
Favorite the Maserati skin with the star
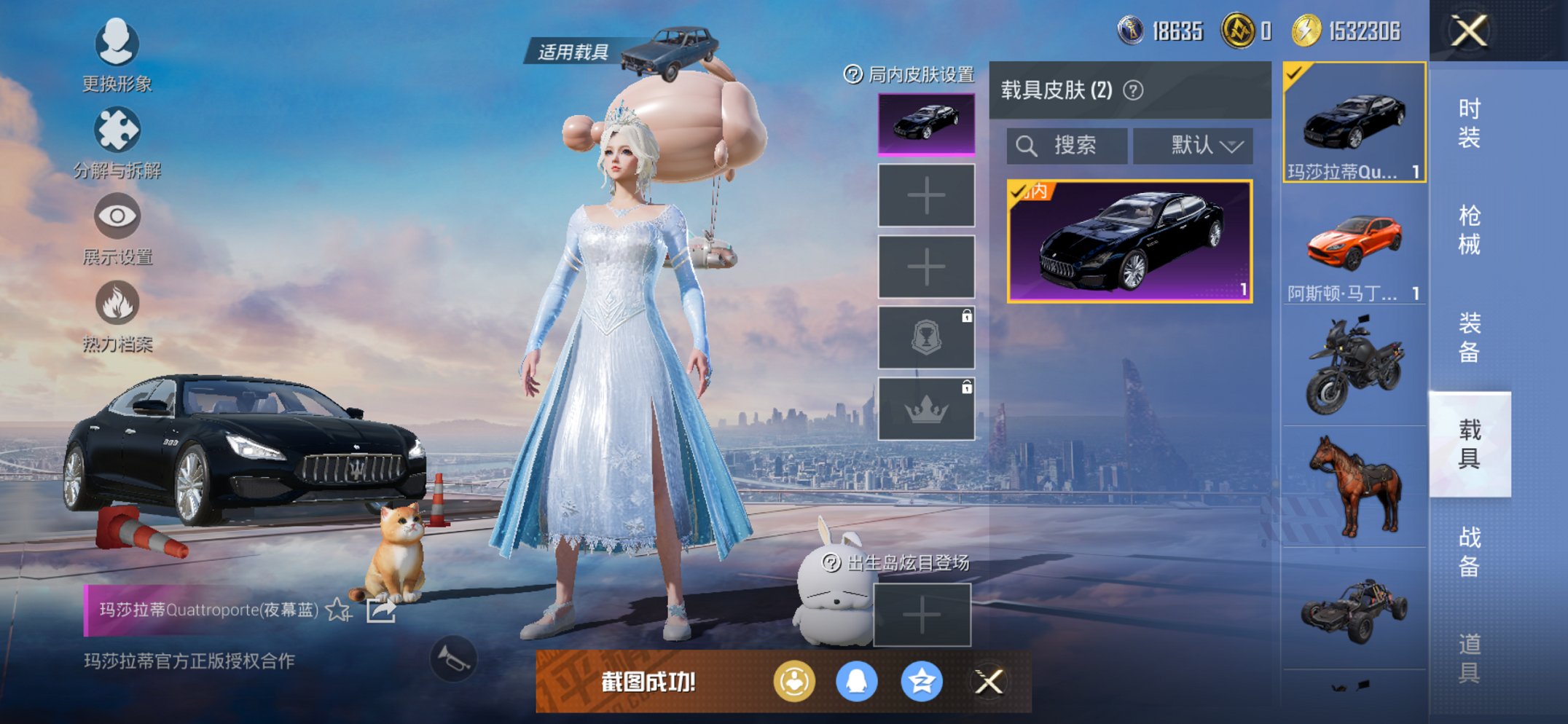(x=338, y=610)
